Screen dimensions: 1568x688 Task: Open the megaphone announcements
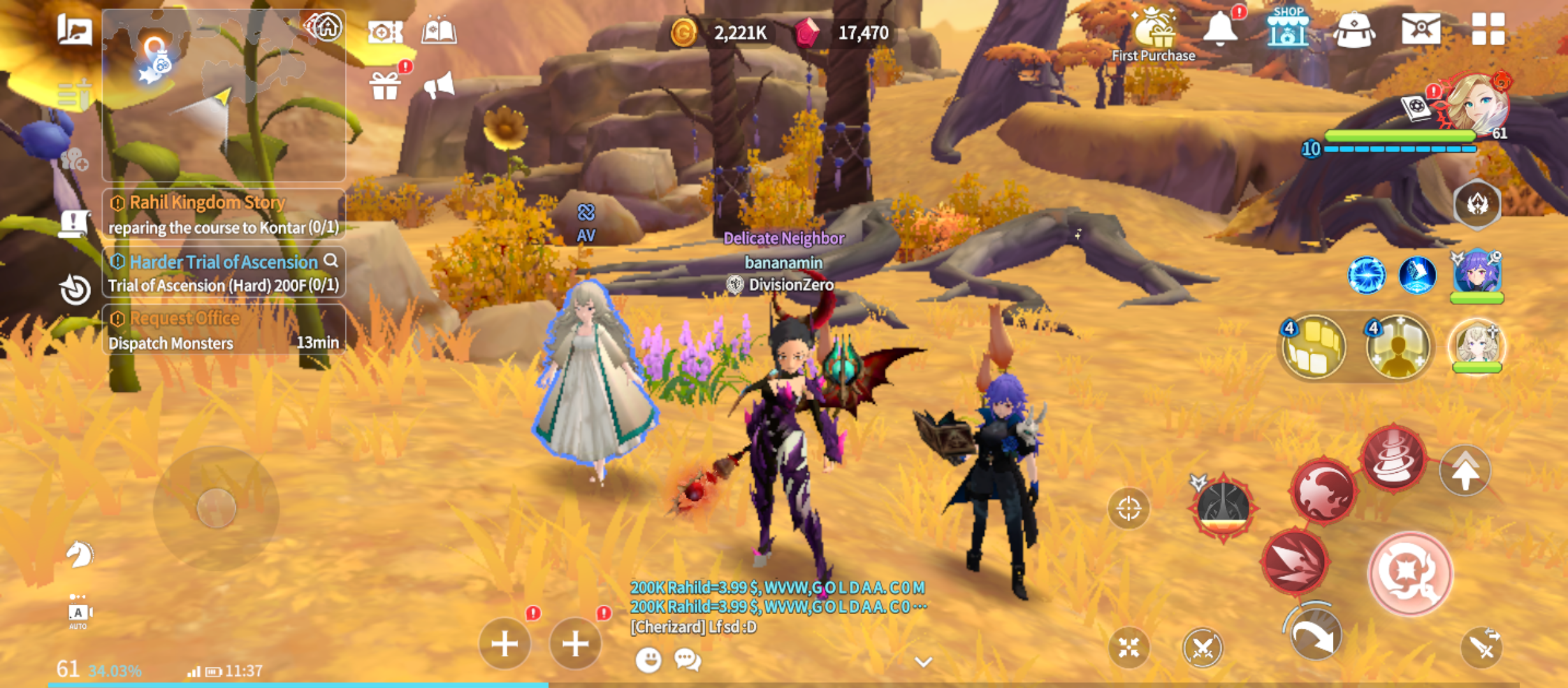point(439,86)
